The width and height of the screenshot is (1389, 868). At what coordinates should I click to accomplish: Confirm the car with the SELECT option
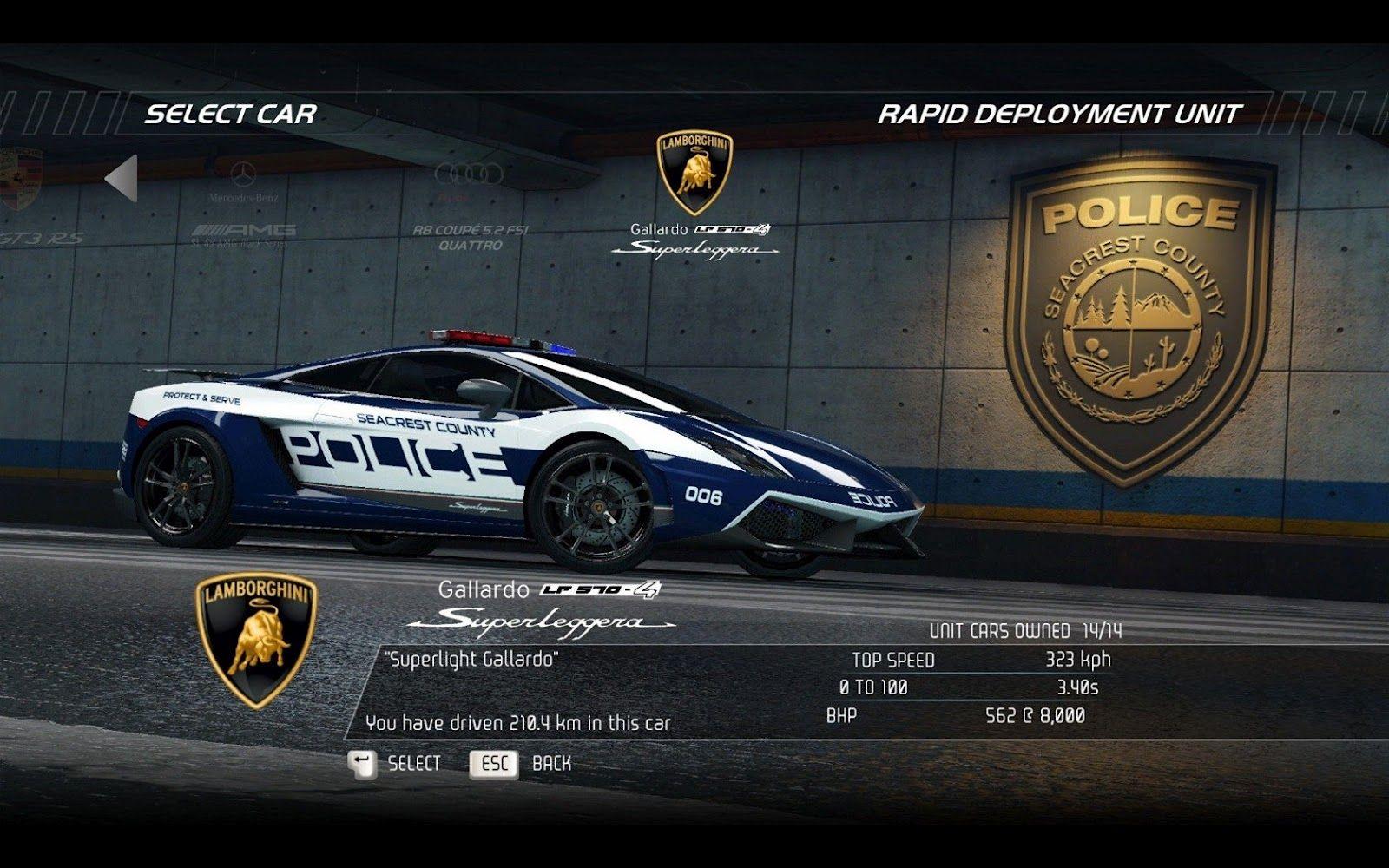(x=395, y=764)
